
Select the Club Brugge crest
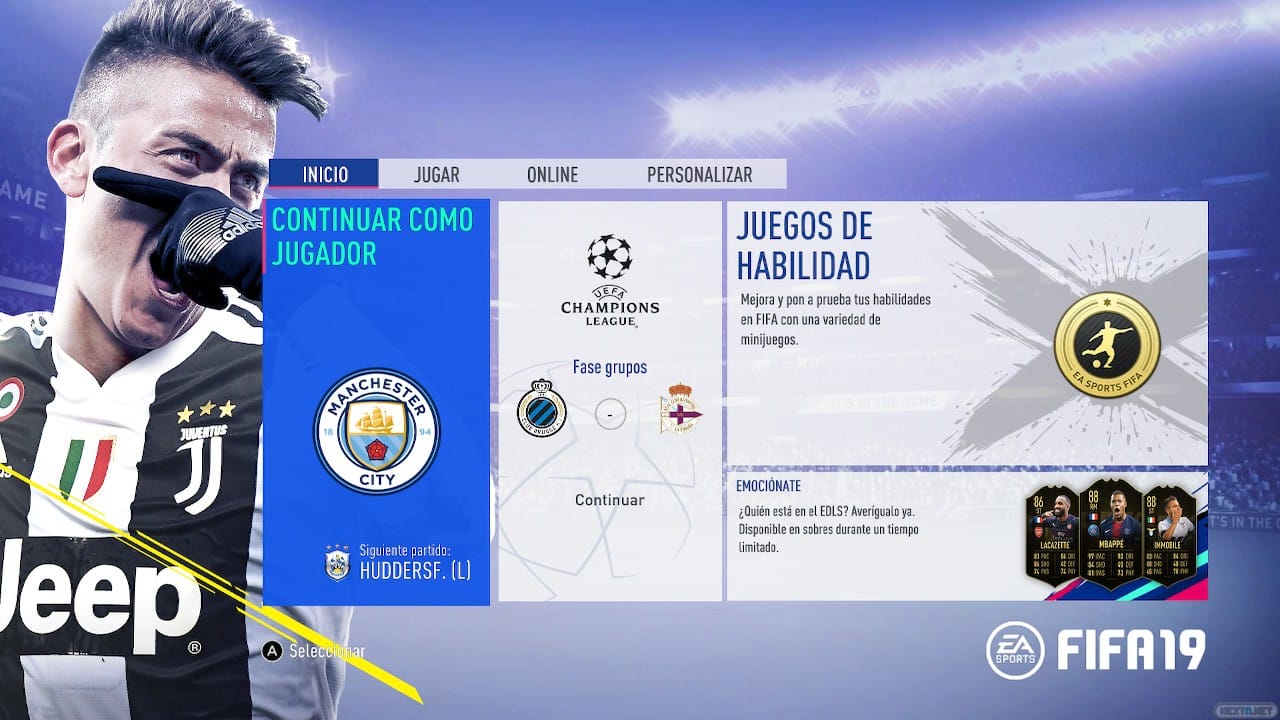click(540, 410)
